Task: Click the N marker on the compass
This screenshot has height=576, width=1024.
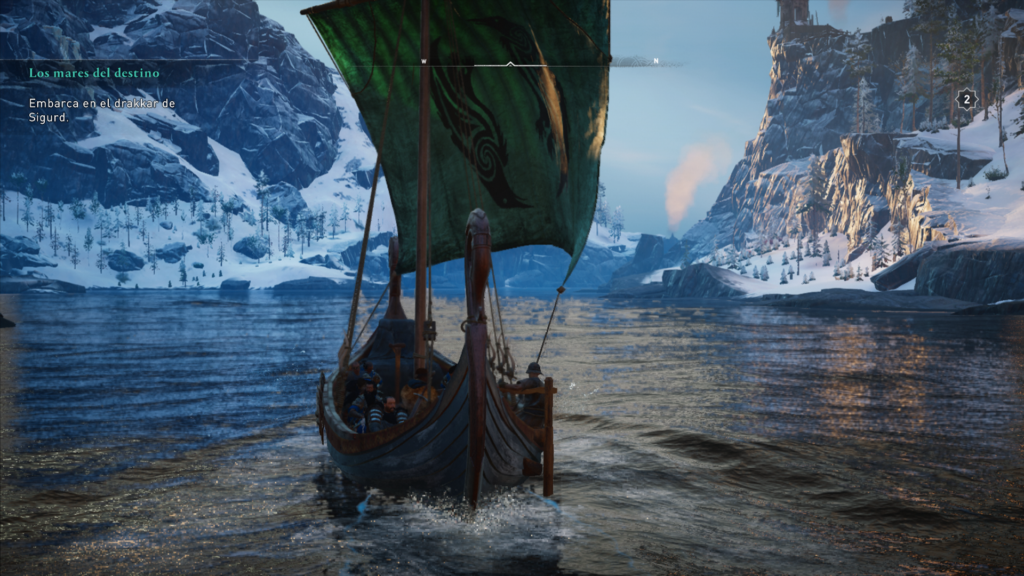Action: [656, 61]
